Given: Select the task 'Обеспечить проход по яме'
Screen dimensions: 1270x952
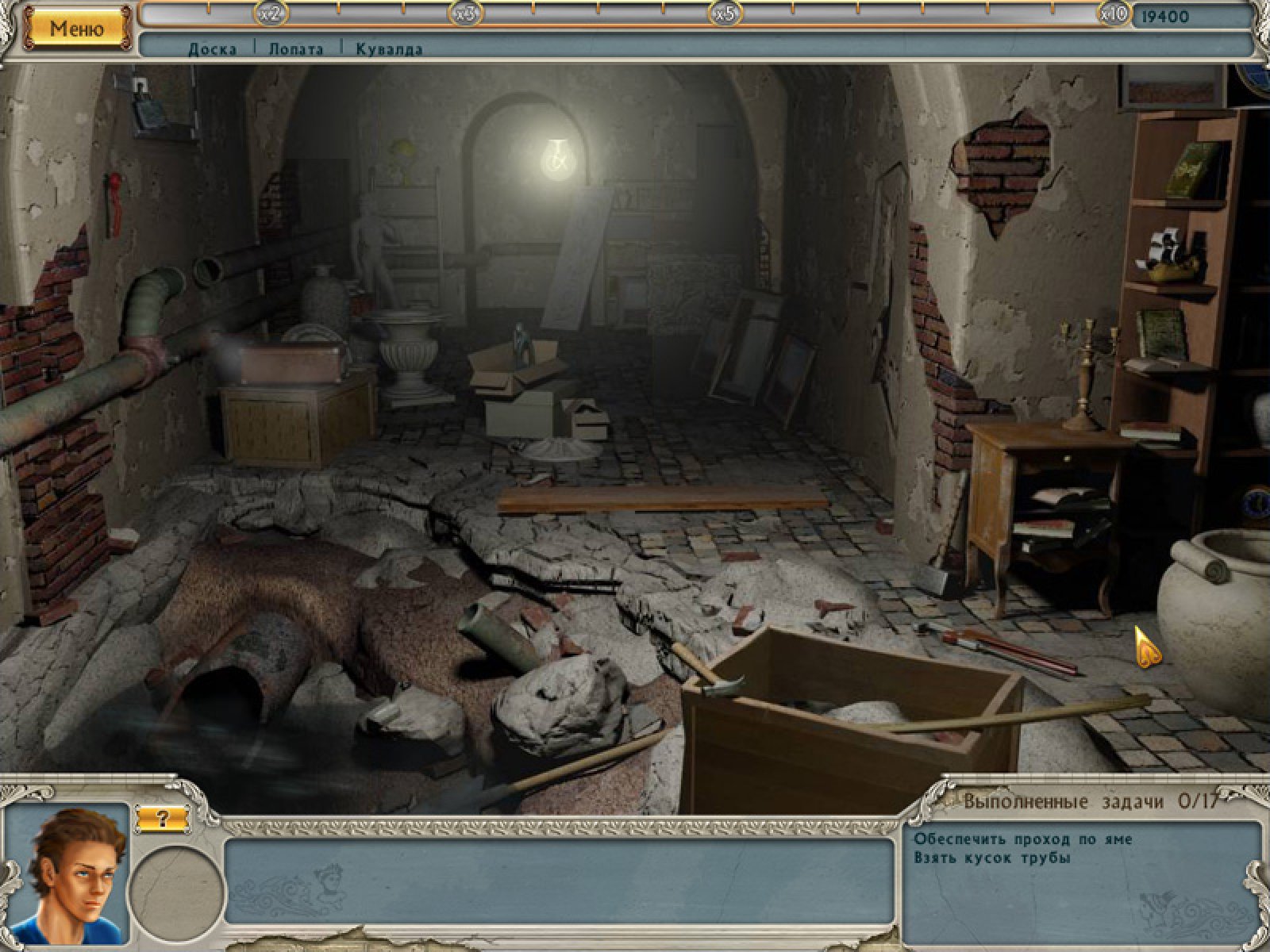Looking at the screenshot, I should (x=1022, y=839).
